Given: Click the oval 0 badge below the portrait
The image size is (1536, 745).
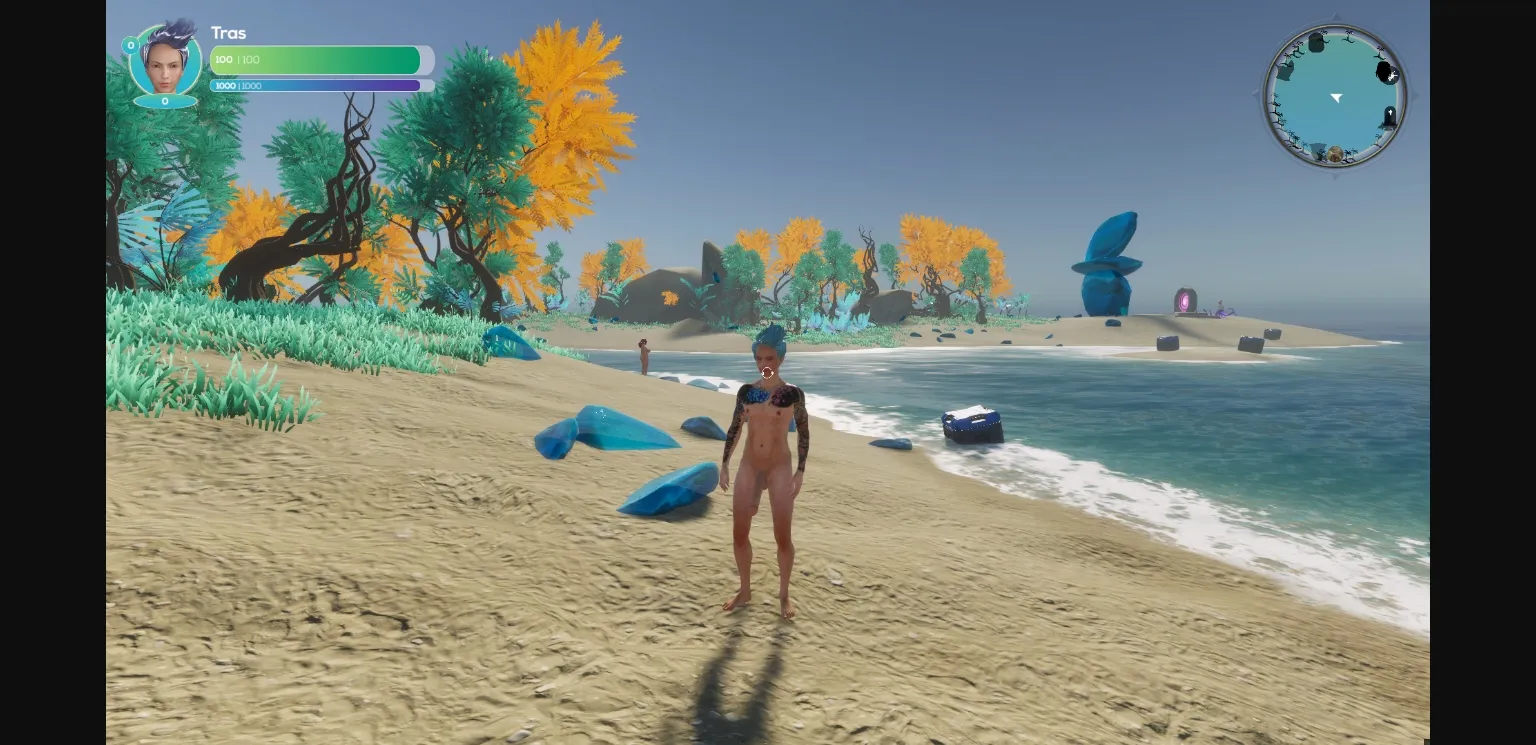Looking at the screenshot, I should (x=164, y=103).
